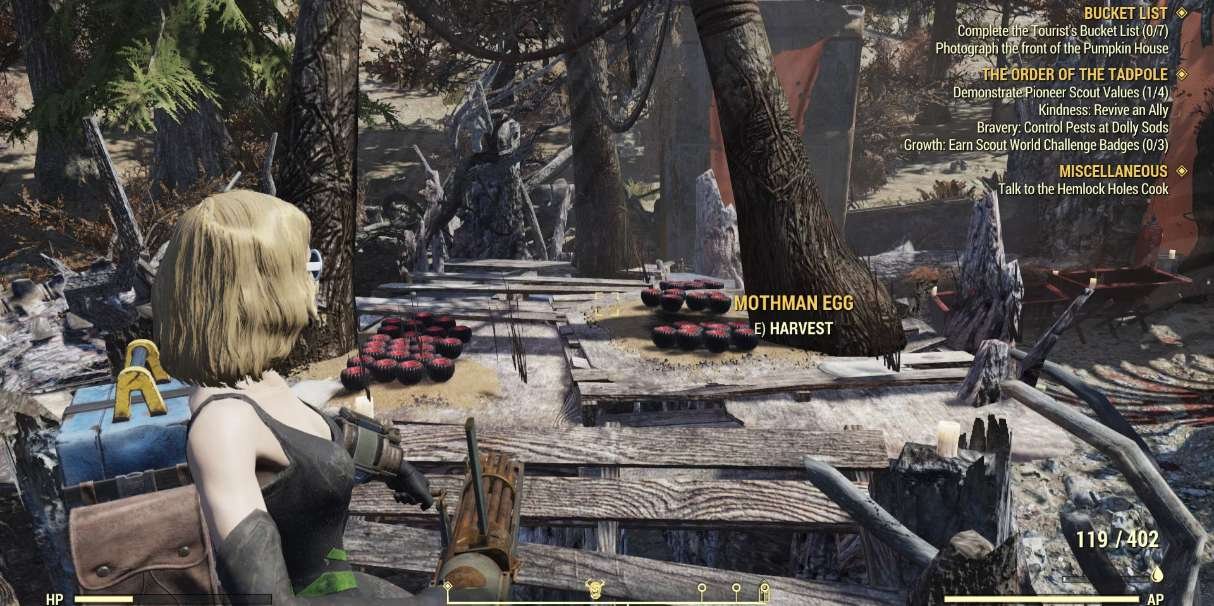Select the Bucket List quest header

click(x=1125, y=13)
